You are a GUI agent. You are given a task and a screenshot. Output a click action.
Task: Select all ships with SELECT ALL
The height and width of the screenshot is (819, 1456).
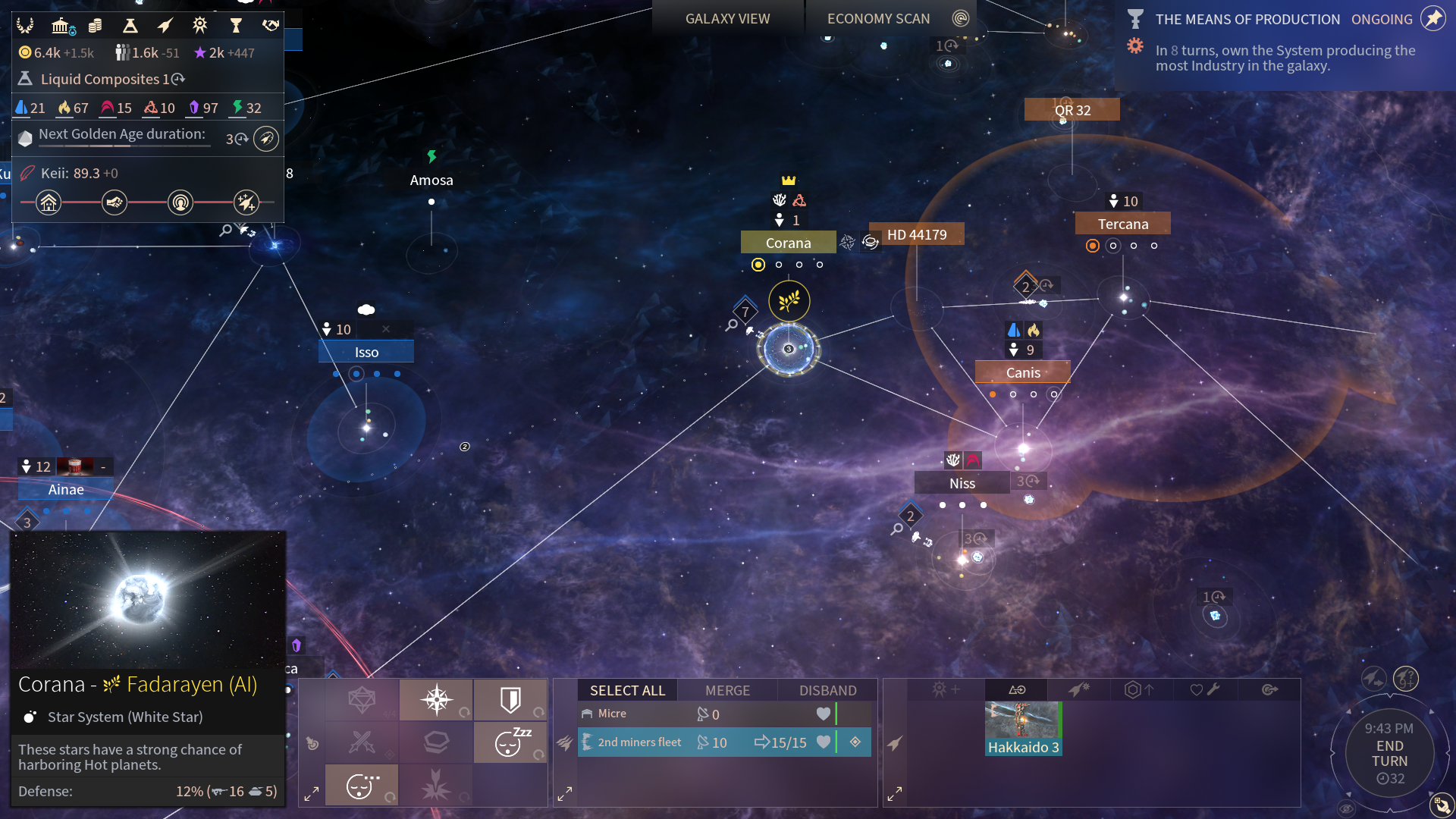point(627,690)
